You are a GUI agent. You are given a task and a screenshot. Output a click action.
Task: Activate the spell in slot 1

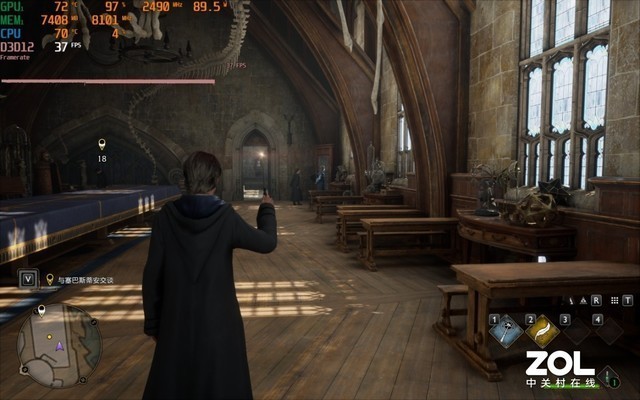tap(508, 328)
